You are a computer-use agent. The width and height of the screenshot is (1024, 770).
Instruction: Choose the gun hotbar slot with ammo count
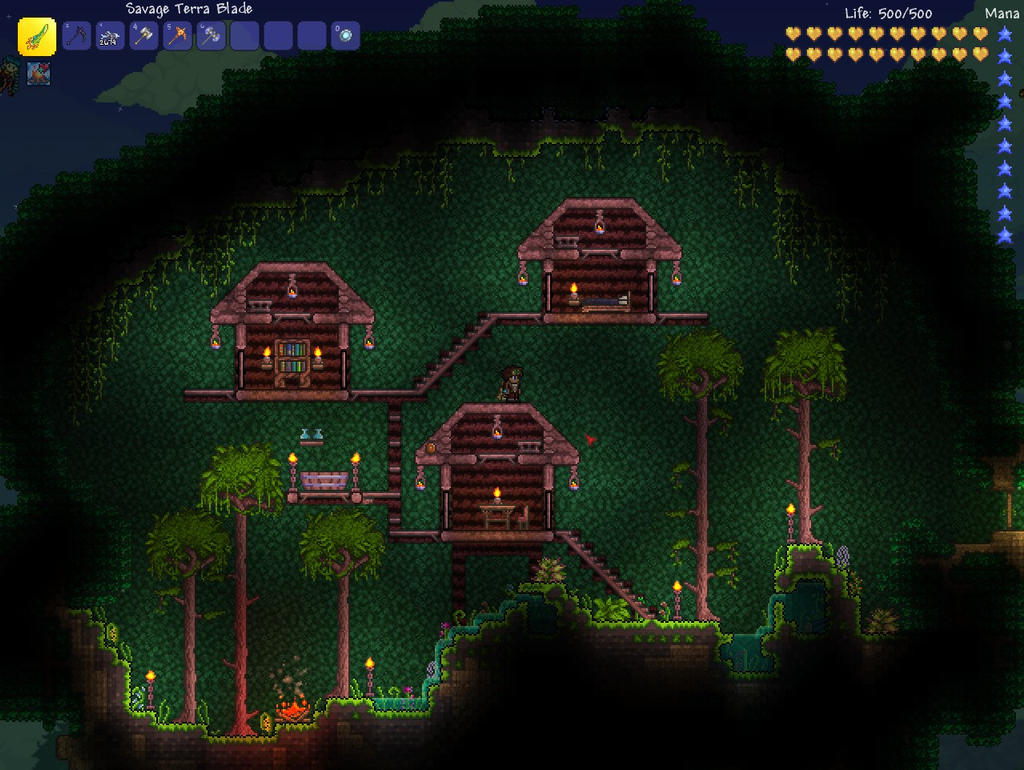pyautogui.click(x=110, y=36)
